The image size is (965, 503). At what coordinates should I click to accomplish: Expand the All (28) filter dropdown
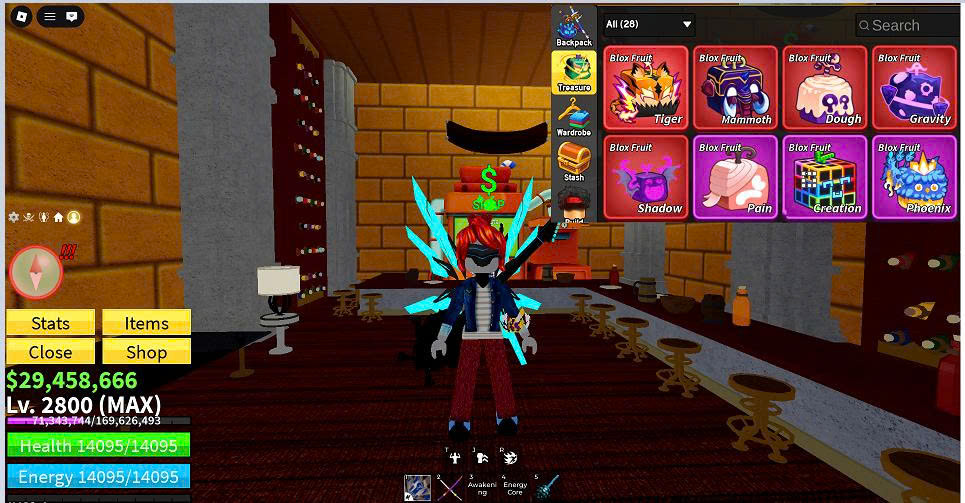649,24
